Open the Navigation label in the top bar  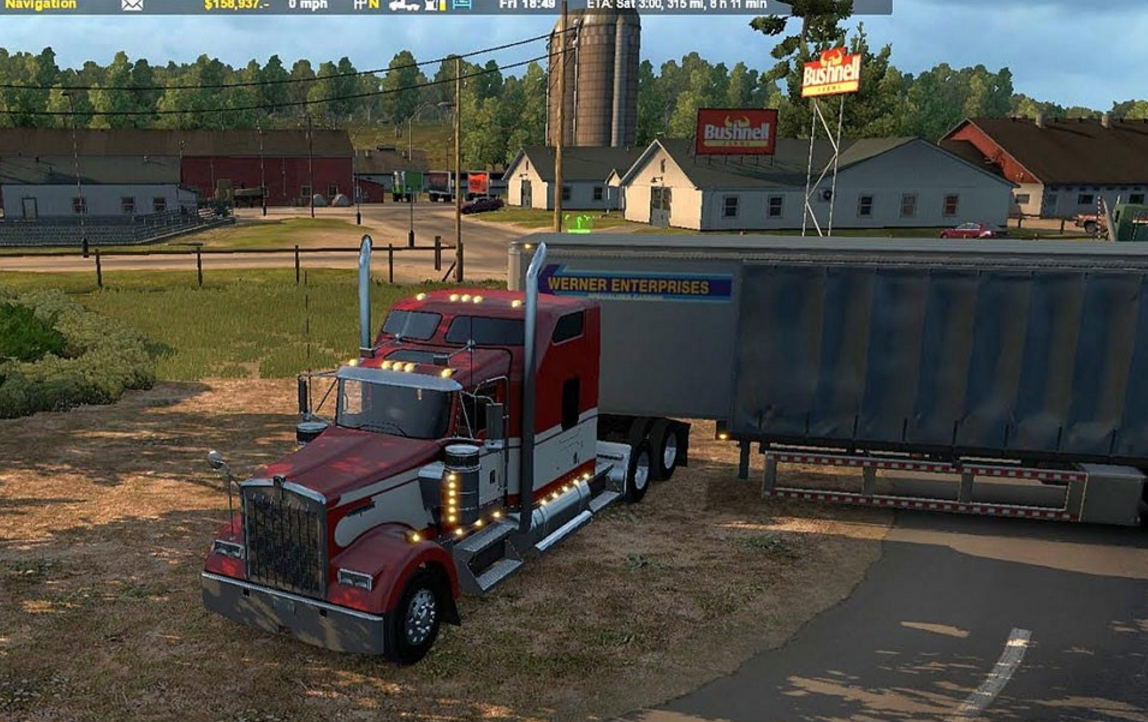click(x=38, y=5)
